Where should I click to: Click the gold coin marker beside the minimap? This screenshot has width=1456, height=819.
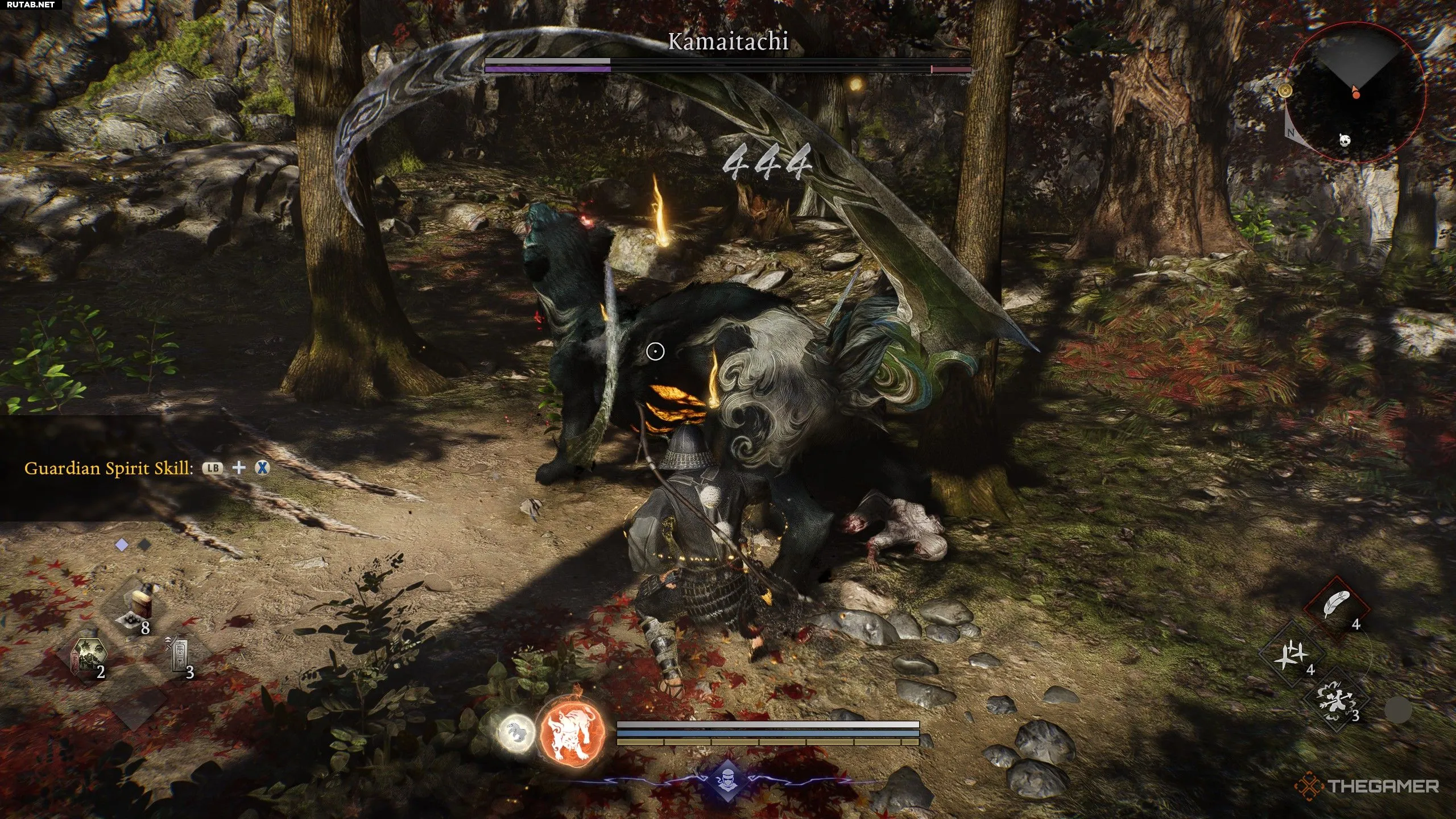[x=1285, y=90]
